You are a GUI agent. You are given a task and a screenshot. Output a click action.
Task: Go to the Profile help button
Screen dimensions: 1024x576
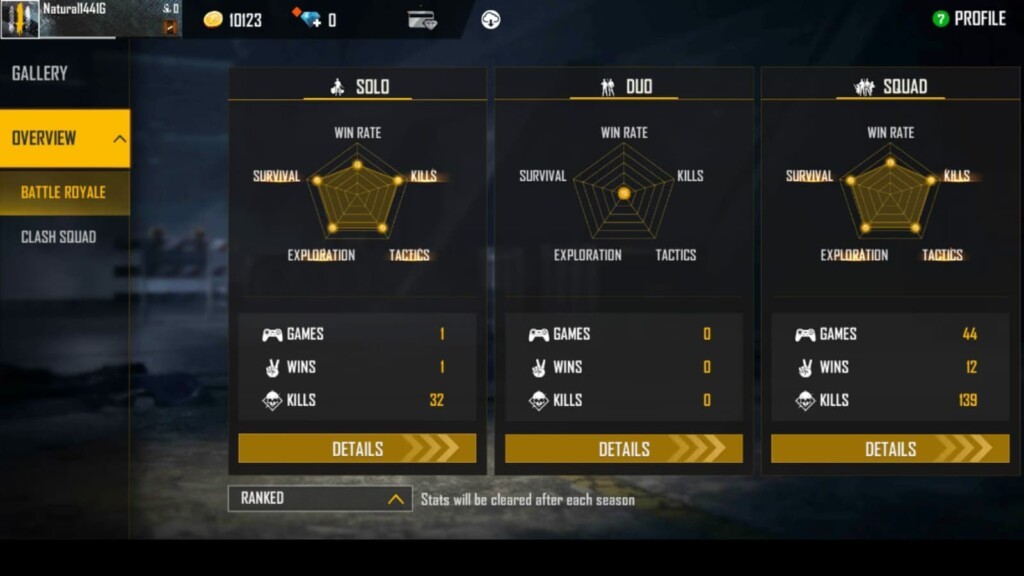[x=940, y=19]
